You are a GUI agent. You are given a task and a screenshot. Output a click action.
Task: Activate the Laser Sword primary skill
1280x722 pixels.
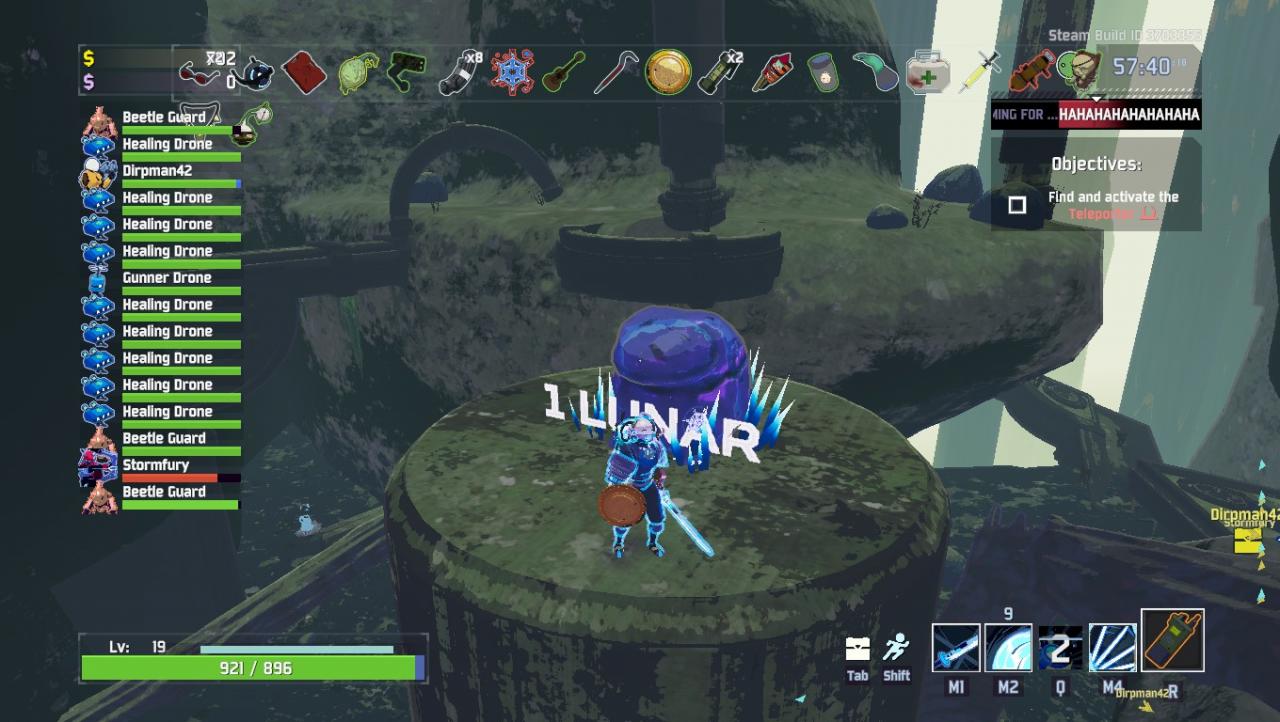click(x=956, y=648)
